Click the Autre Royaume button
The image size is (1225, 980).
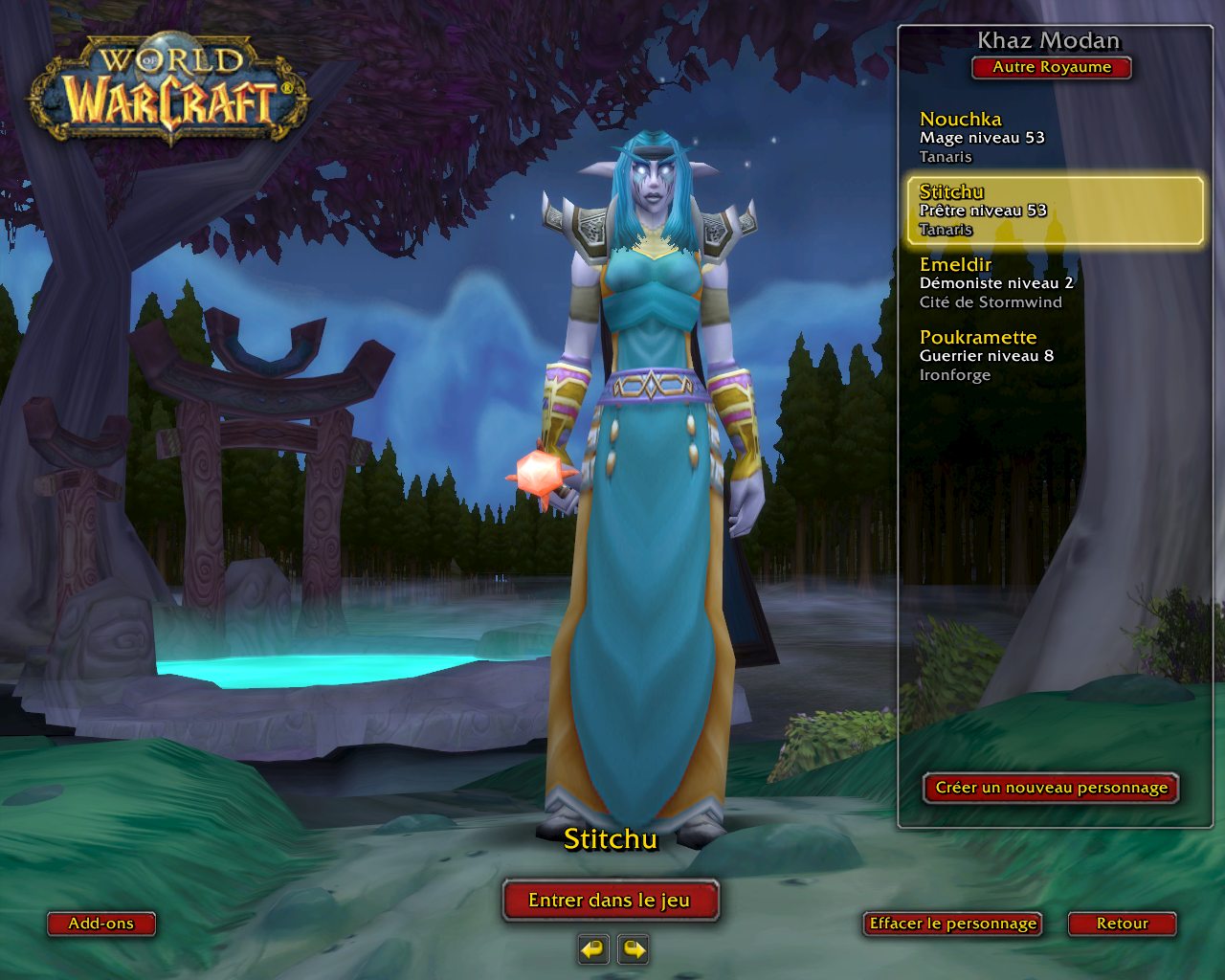click(1052, 68)
